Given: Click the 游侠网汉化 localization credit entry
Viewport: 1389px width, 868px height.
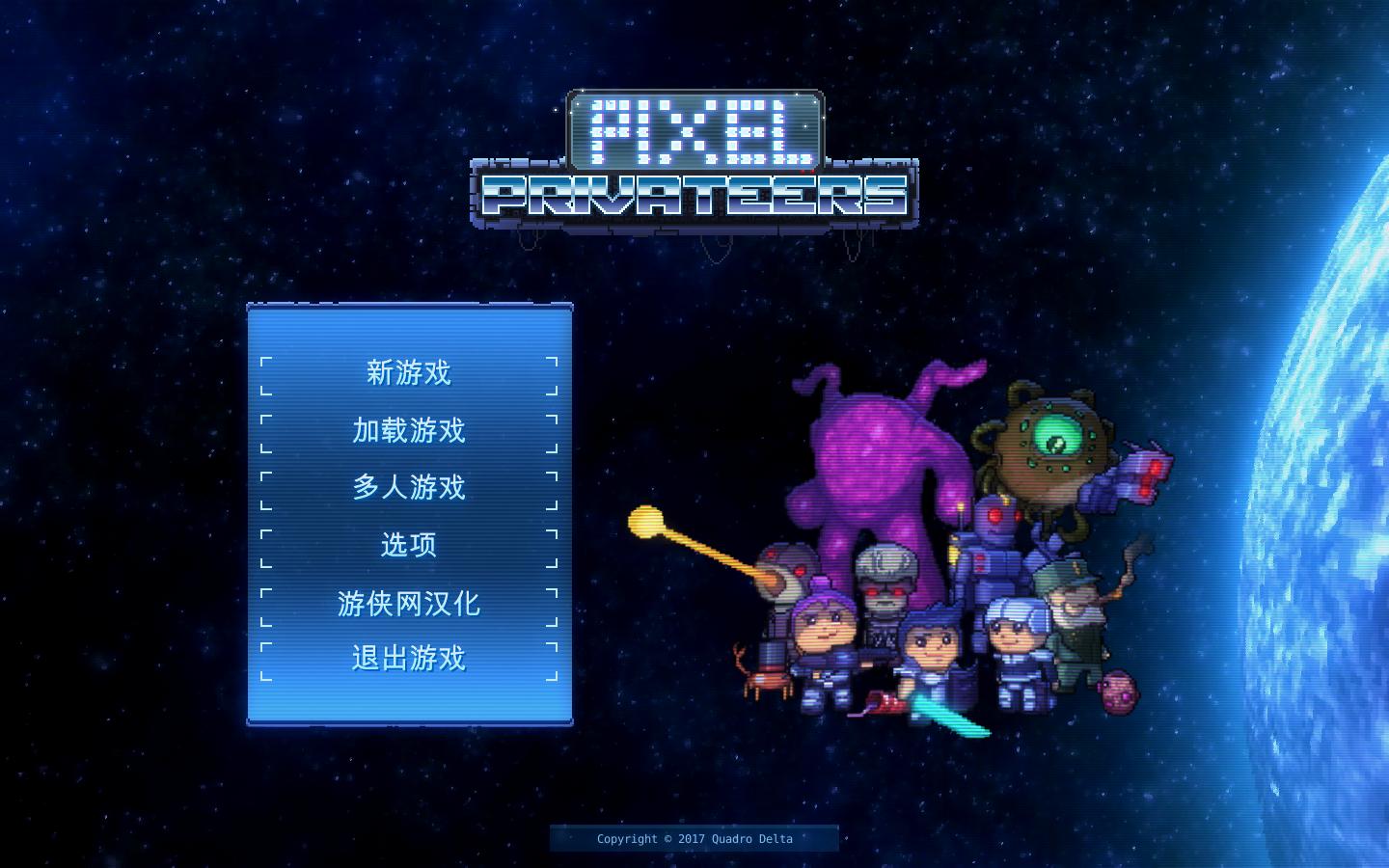Looking at the screenshot, I should [x=409, y=602].
